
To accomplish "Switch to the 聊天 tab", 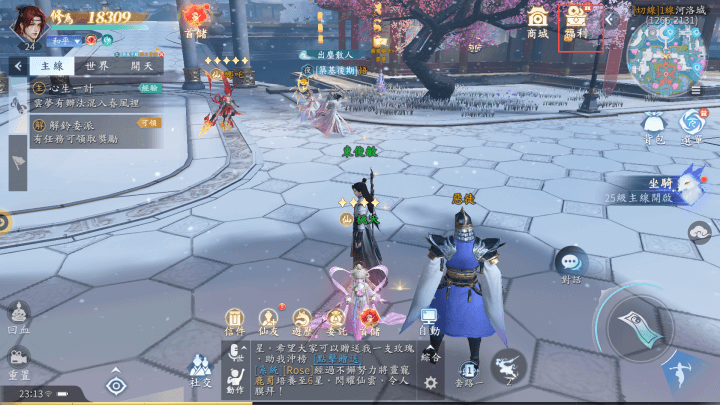I will point(141,66).
